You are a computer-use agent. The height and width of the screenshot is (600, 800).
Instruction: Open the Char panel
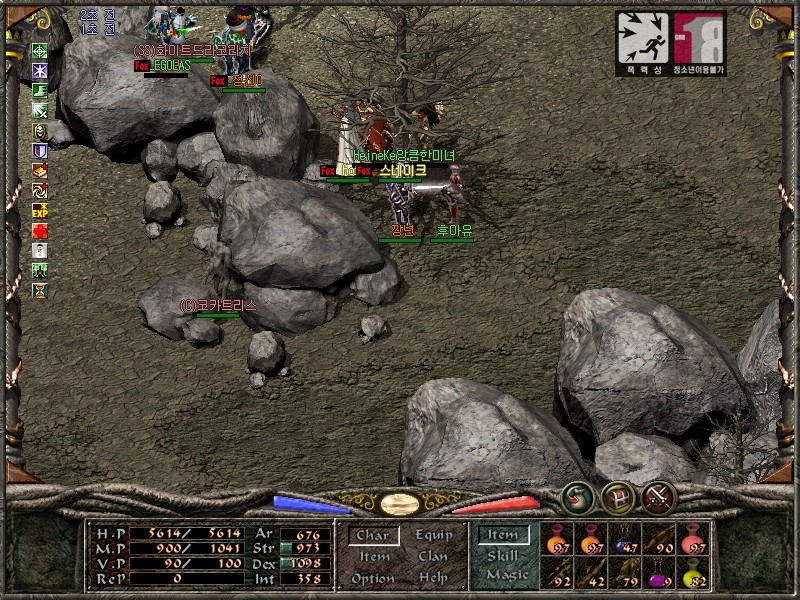coord(373,536)
